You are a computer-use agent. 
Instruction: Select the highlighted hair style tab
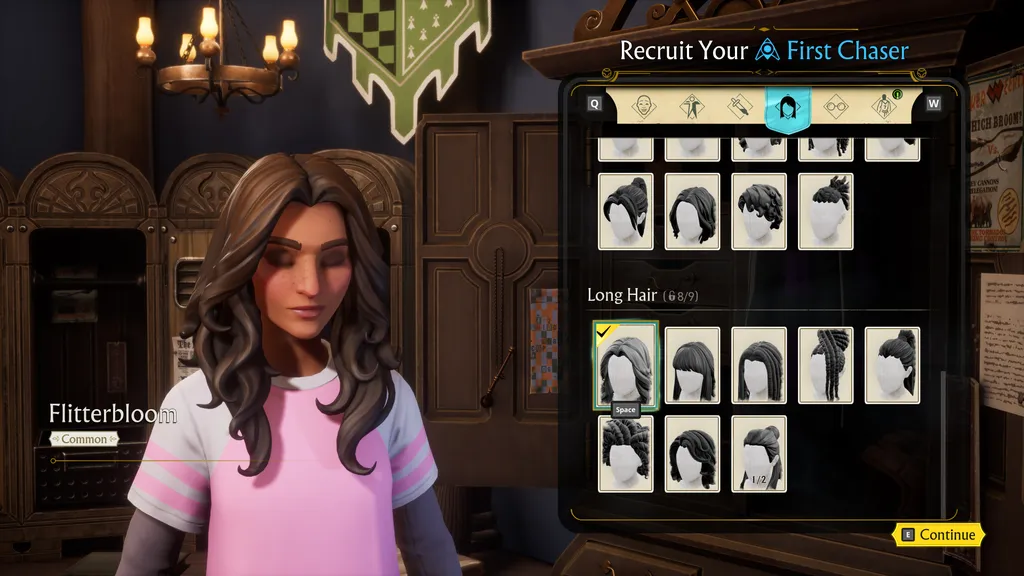click(x=788, y=107)
